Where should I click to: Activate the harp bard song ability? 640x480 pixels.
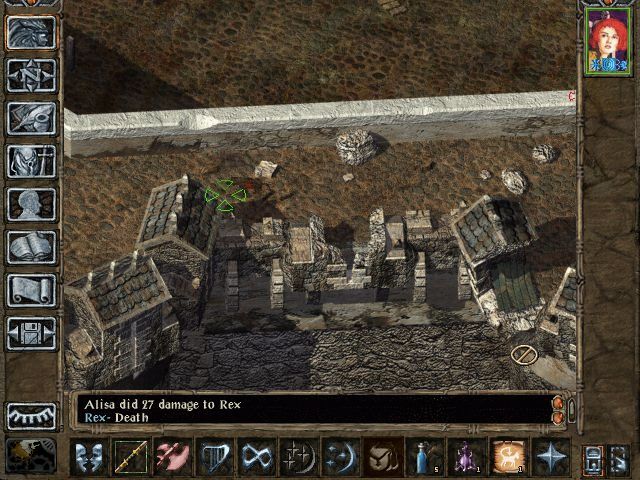point(215,458)
